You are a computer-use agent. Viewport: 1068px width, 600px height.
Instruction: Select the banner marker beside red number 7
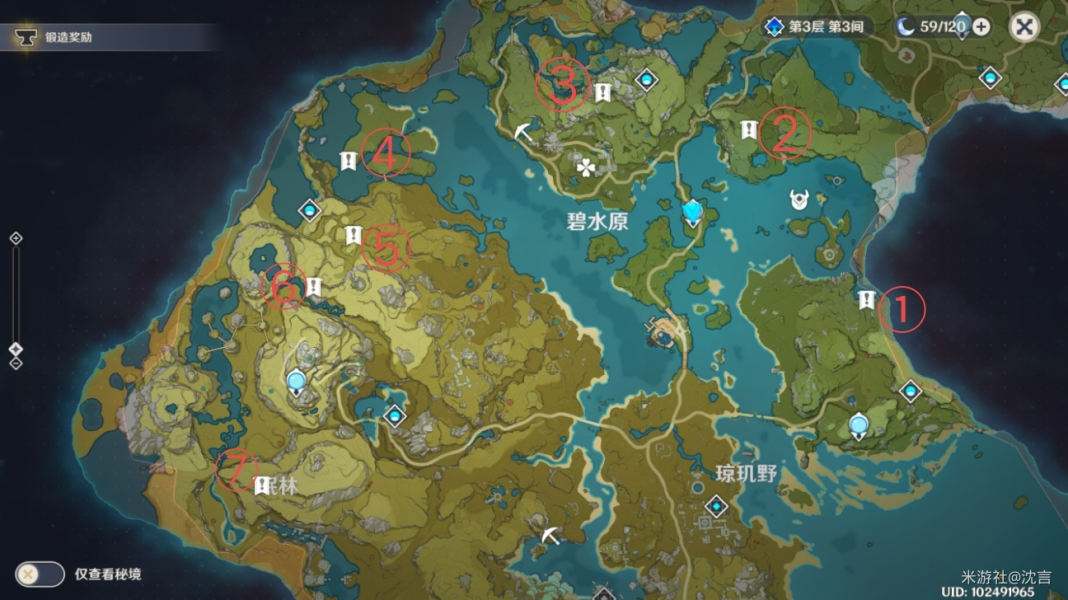coord(261,484)
